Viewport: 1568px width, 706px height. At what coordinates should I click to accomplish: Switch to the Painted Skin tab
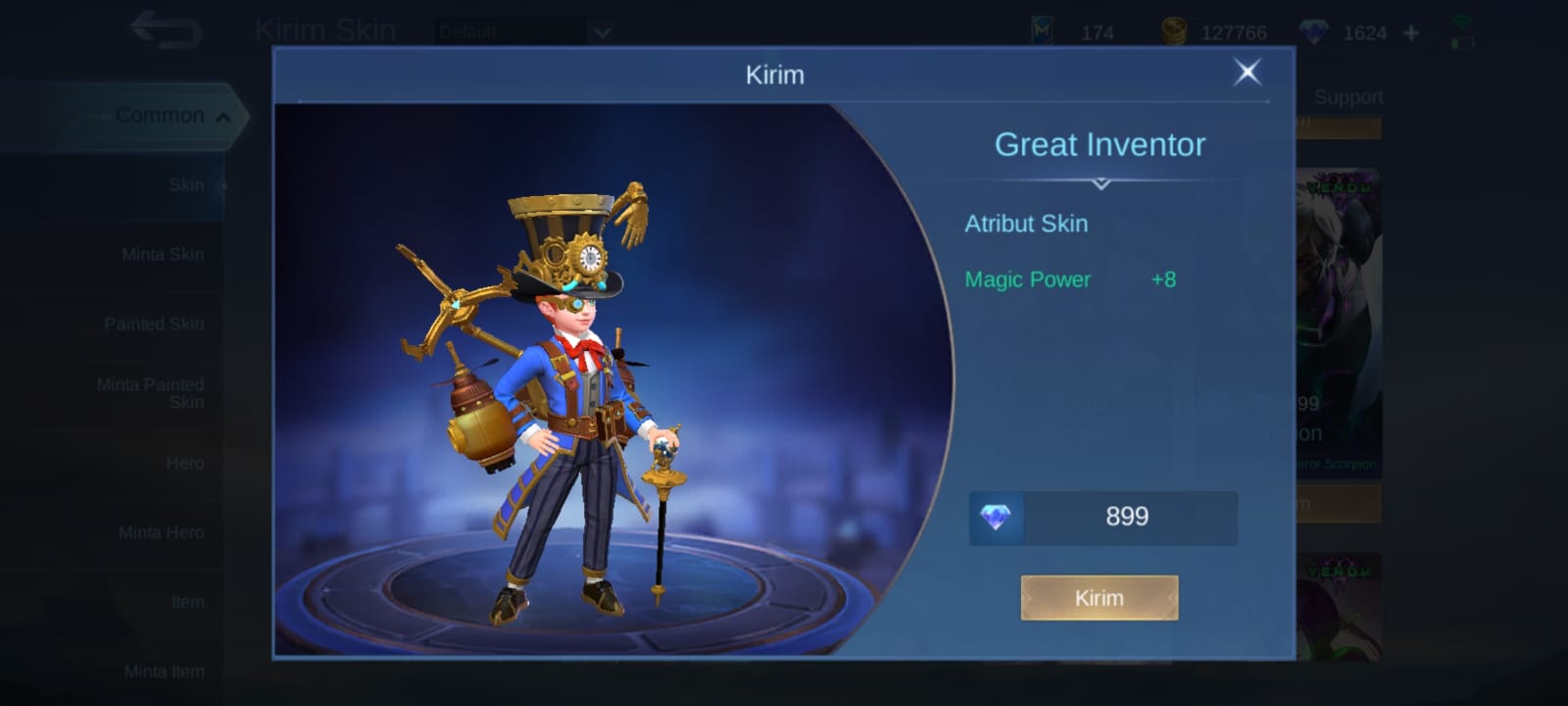pos(154,324)
